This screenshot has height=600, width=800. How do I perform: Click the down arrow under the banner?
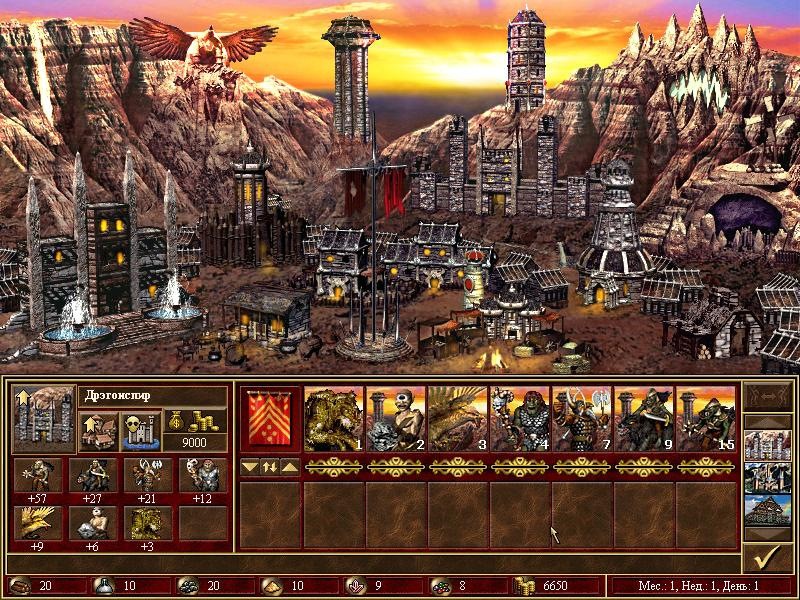coord(250,467)
